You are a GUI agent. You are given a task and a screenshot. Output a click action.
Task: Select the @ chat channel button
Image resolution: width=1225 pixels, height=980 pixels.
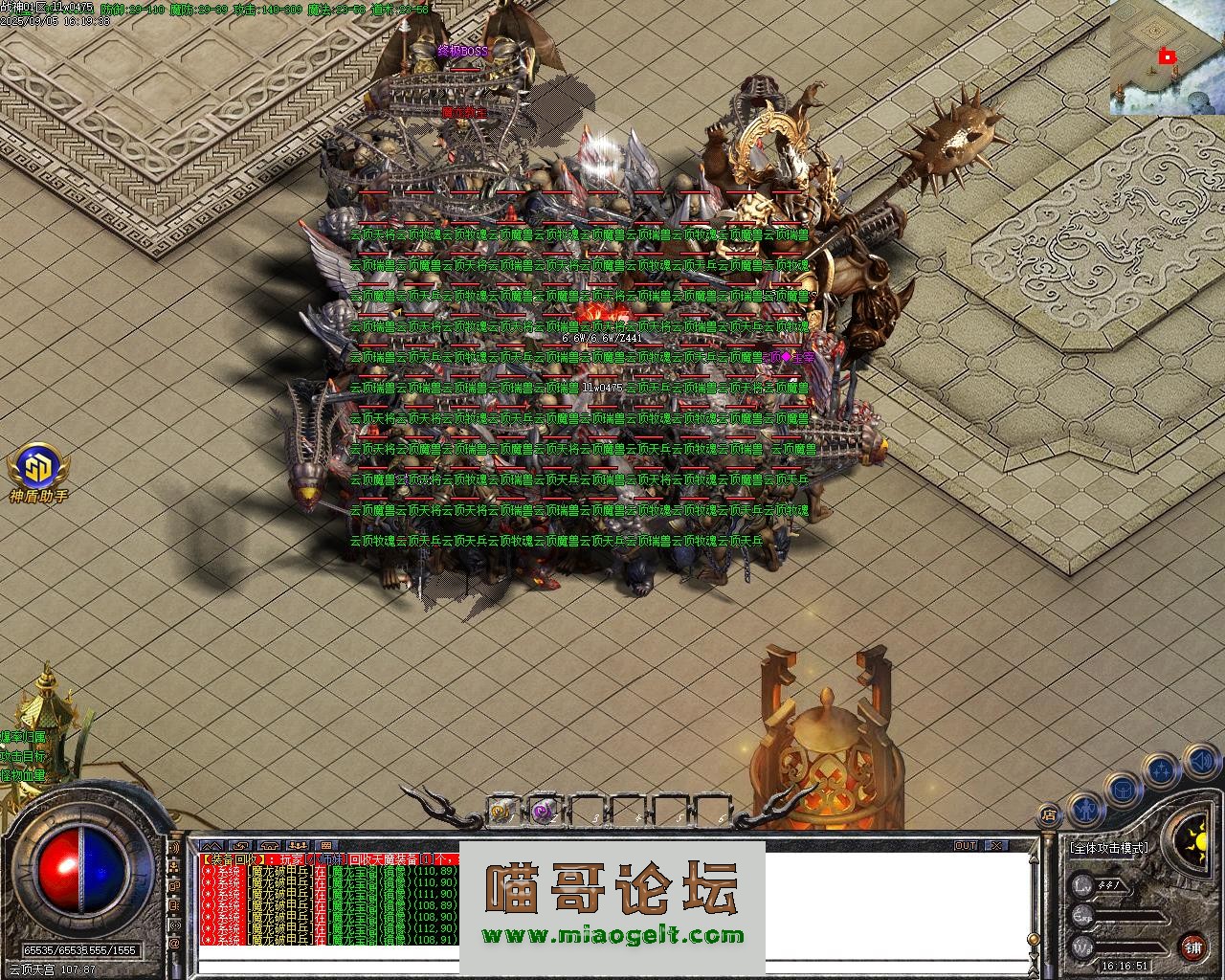pos(175,943)
